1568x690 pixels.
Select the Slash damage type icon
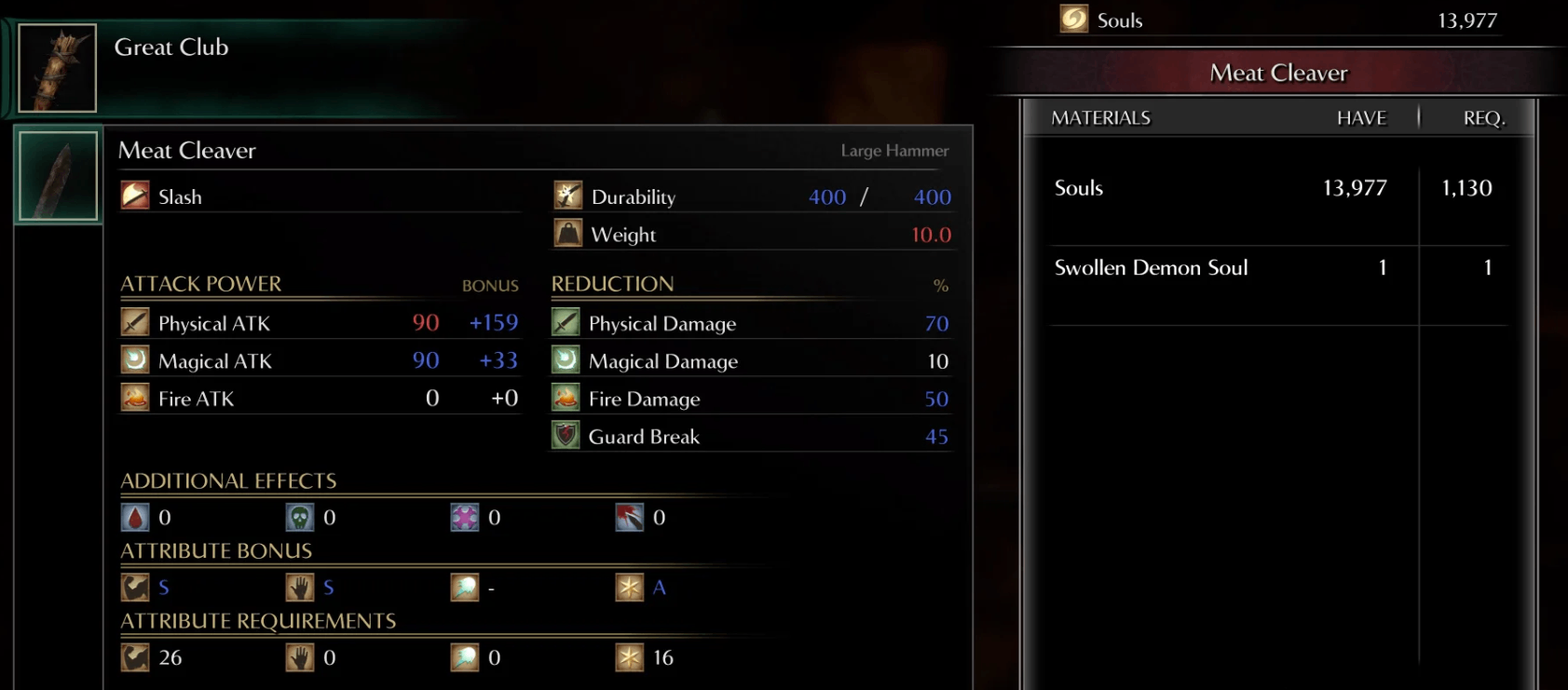pyautogui.click(x=134, y=196)
